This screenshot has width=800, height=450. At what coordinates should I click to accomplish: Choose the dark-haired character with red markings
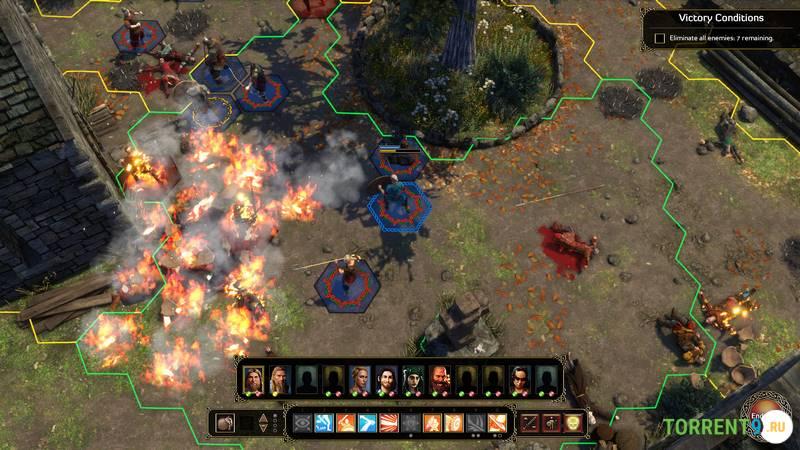point(519,379)
